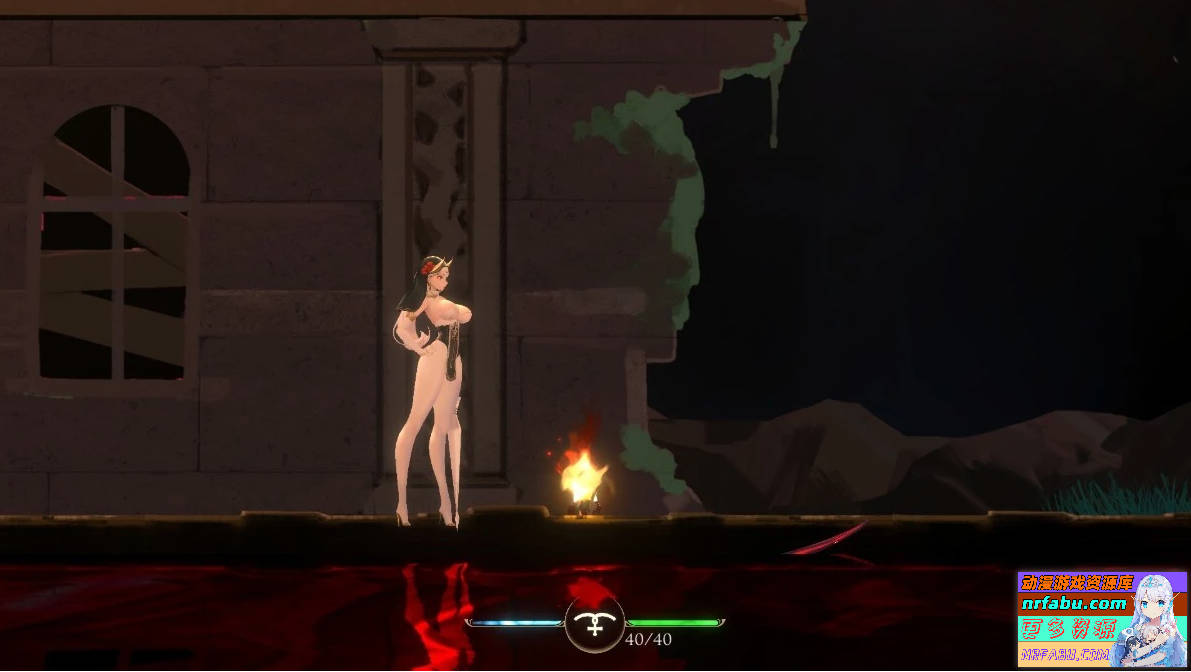Click the round emblem between the HUD bars
The width and height of the screenshot is (1191, 672).
pyautogui.click(x=595, y=623)
